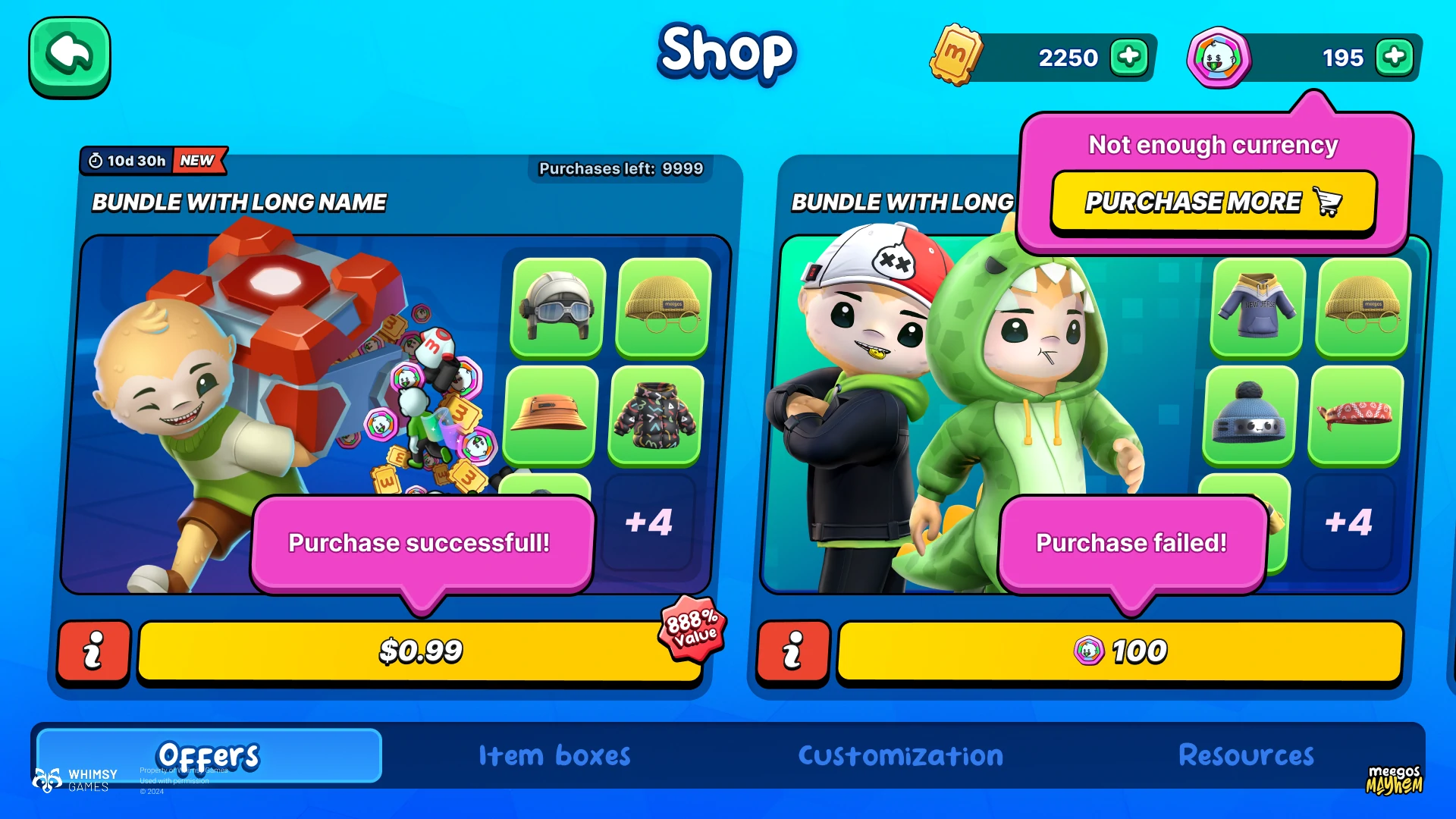This screenshot has height=819, width=1456.
Task: Click the green back arrow button
Action: [x=70, y=57]
